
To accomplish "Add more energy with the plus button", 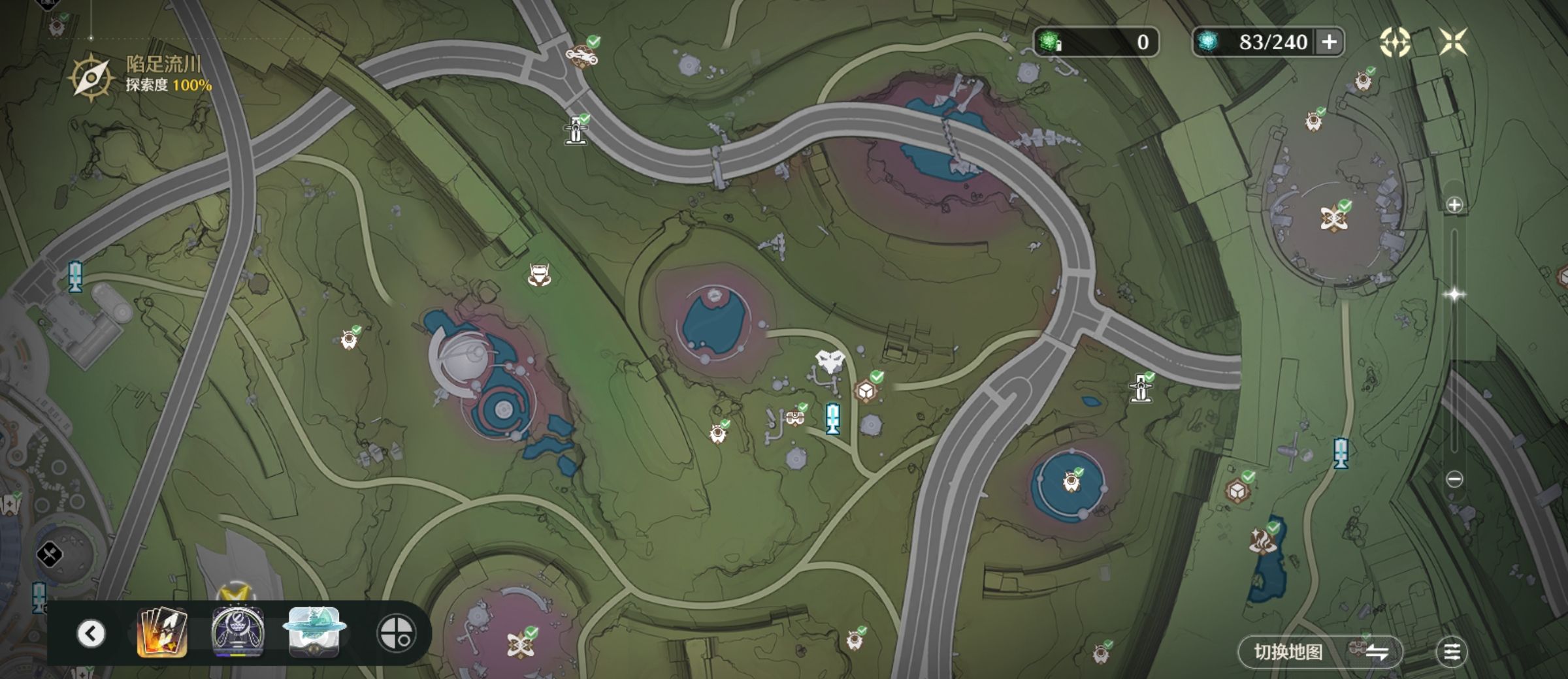I will [x=1329, y=42].
